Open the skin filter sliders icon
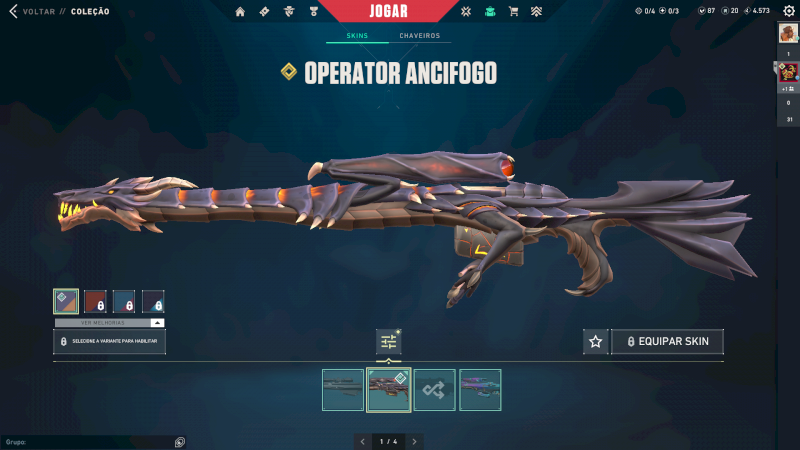The height and width of the screenshot is (450, 800). point(389,342)
